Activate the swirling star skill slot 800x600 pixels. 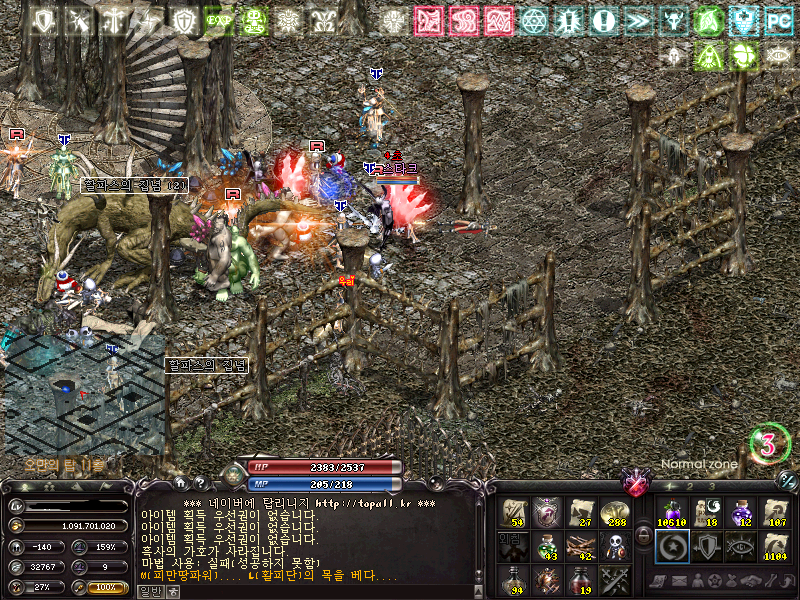click(x=671, y=546)
